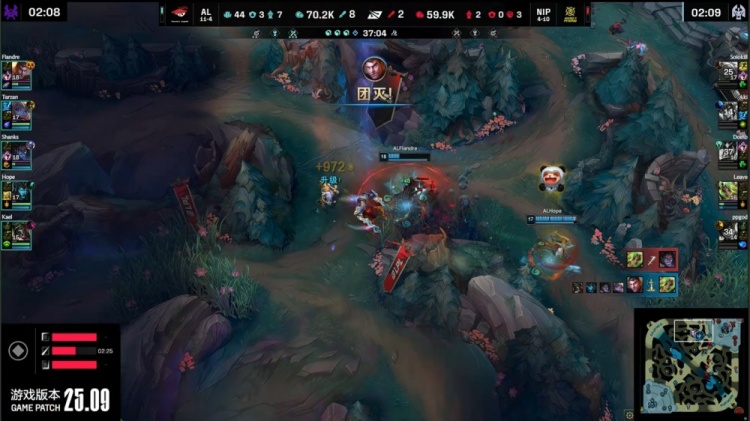Select Hope's champion portrait in left sidebar

[x=17, y=194]
